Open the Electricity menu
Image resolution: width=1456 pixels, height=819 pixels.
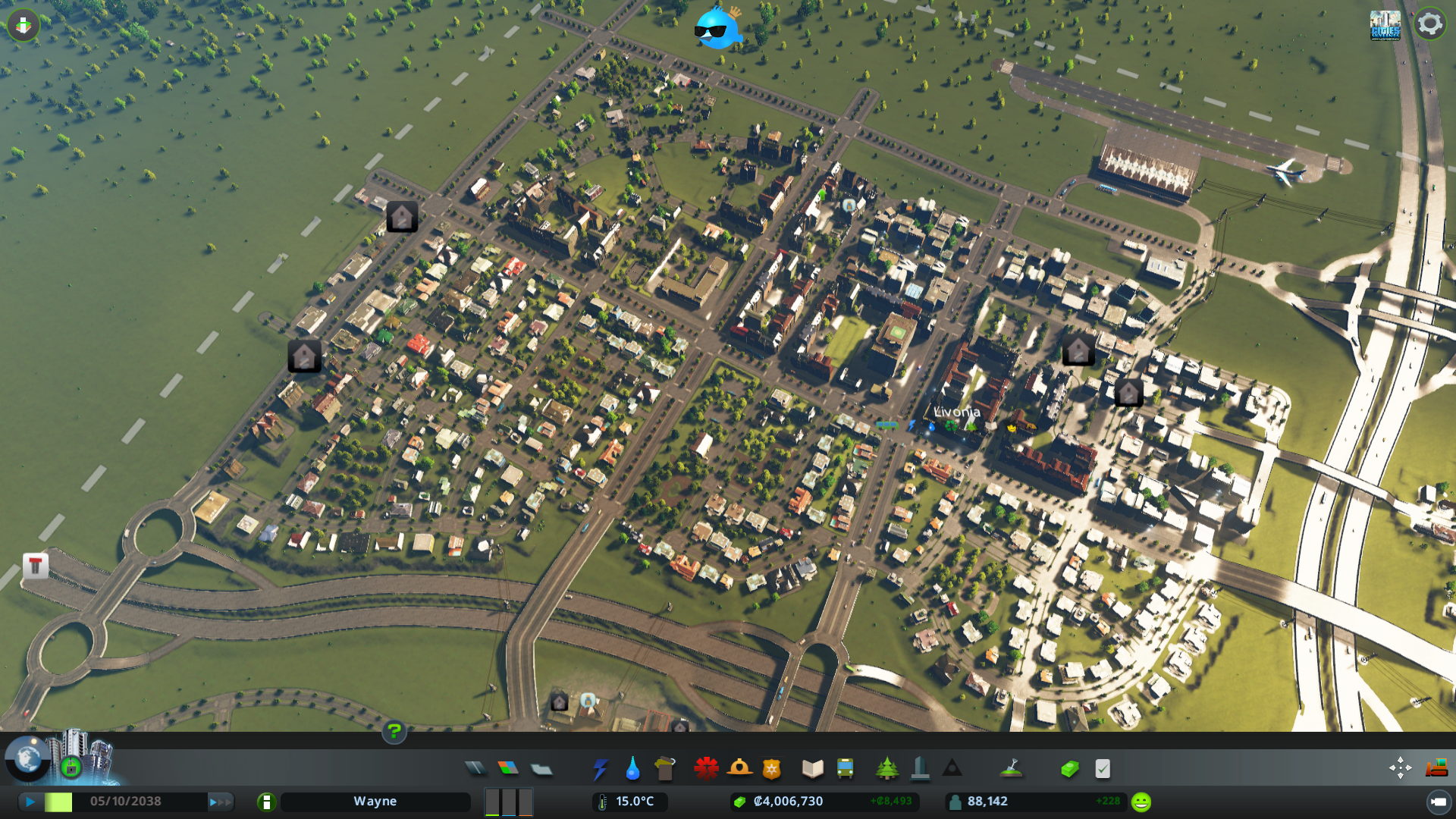pyautogui.click(x=601, y=767)
